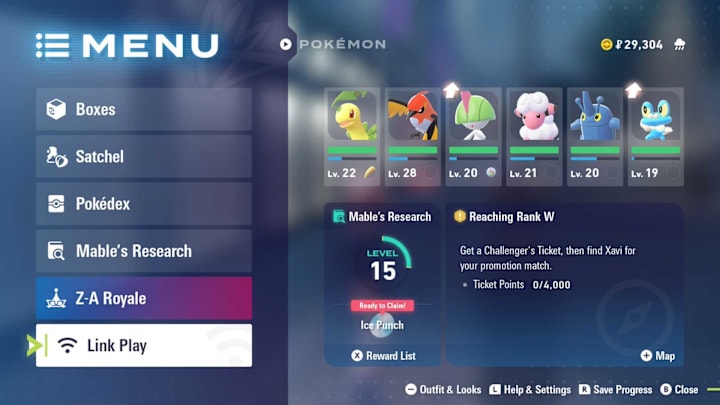720x405 pixels.
Task: Choose Mable's Research in the menu list
Action: click(143, 251)
